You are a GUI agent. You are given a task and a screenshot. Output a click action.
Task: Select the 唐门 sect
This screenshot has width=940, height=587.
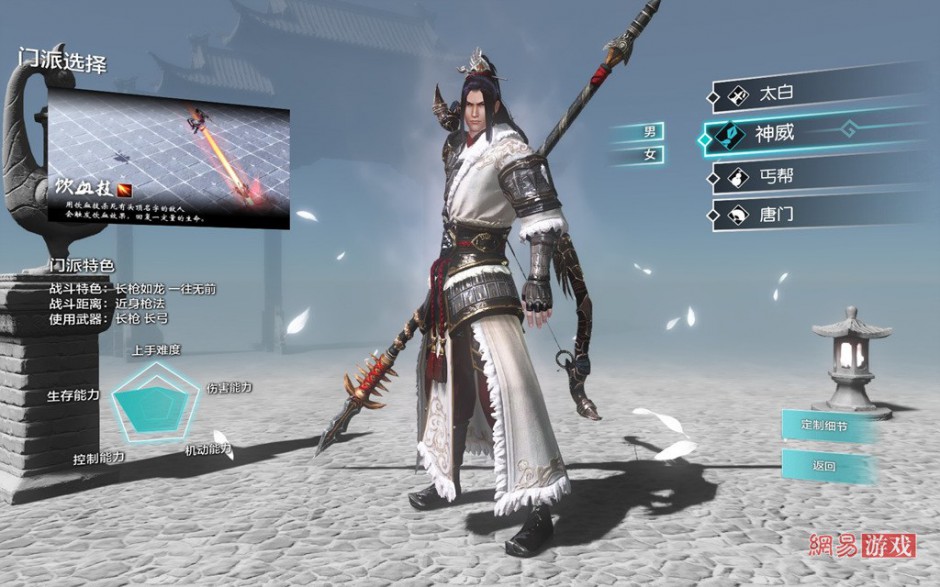790,213
